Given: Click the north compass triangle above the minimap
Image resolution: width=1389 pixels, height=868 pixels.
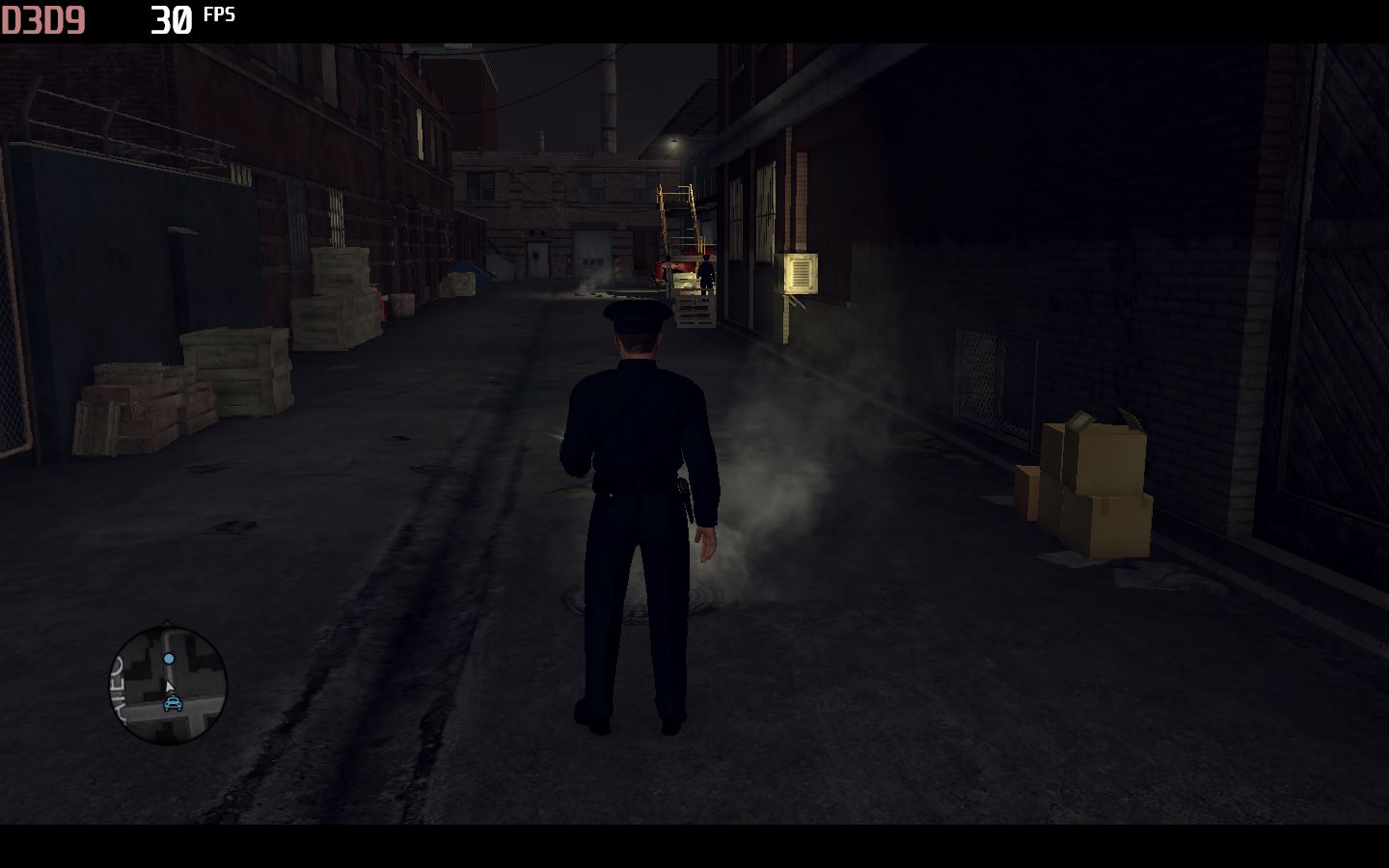Looking at the screenshot, I should click(x=167, y=621).
